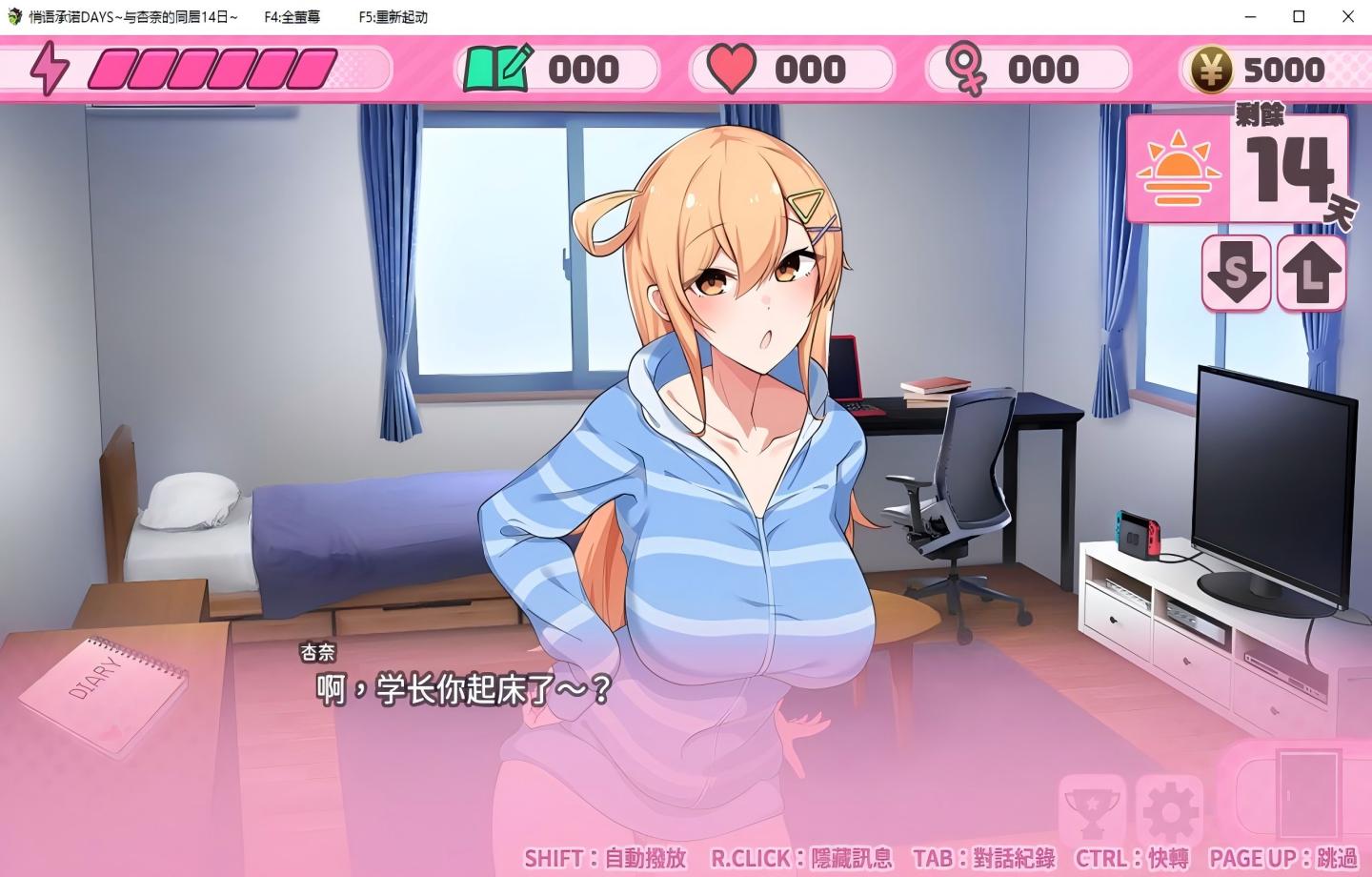Click the female symbol stat icon

(x=967, y=68)
